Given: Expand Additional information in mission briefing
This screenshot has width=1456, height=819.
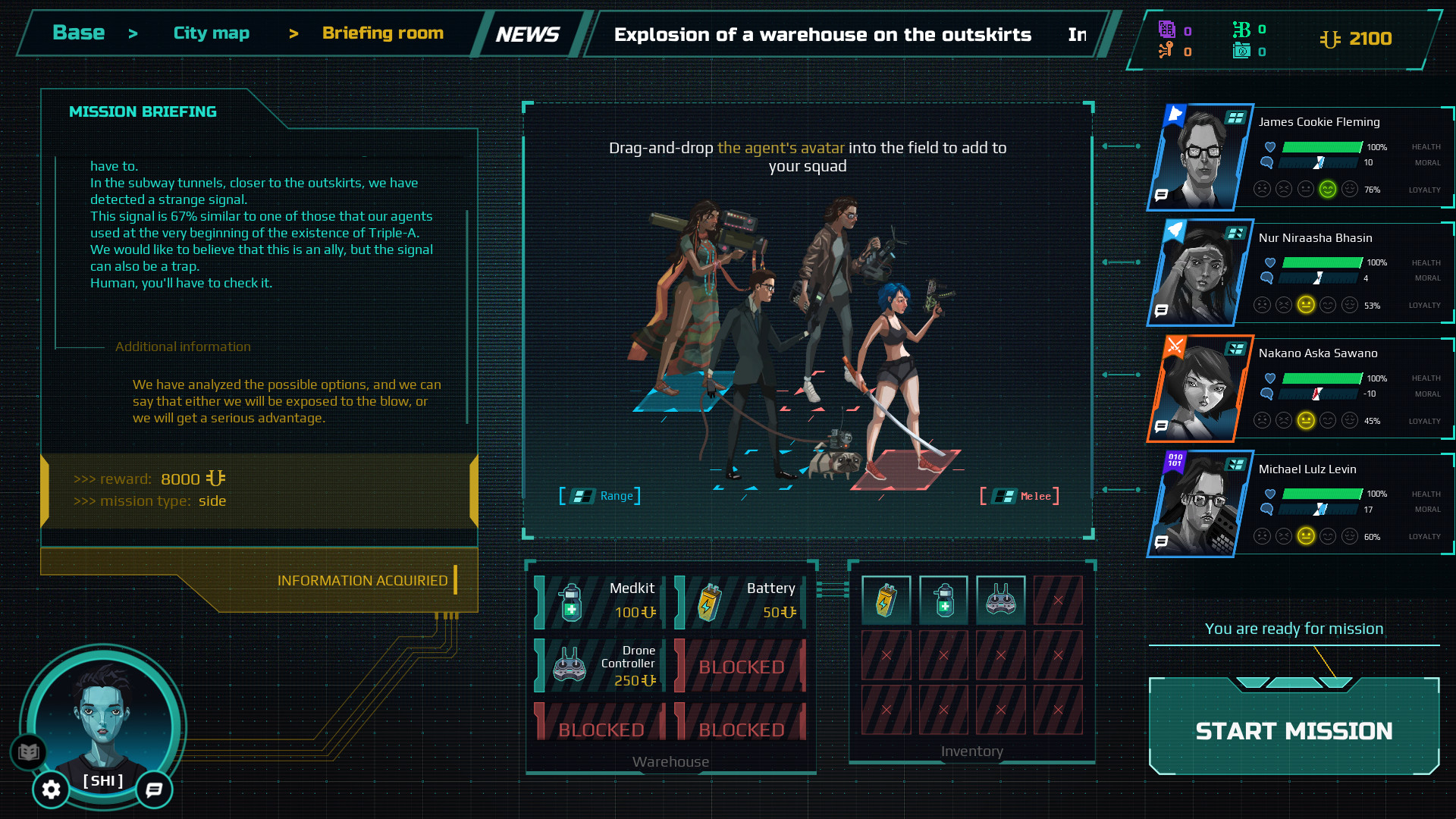Looking at the screenshot, I should (183, 347).
